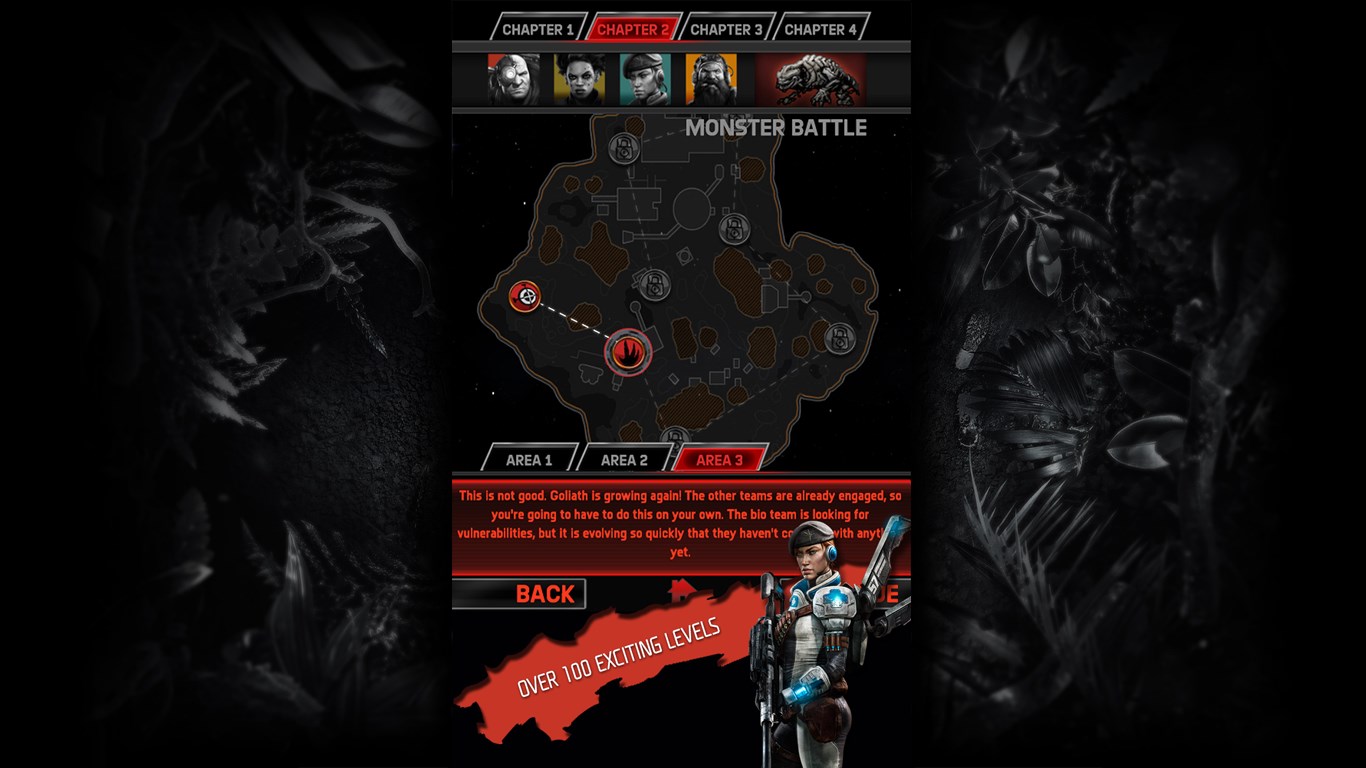Open the completed crosshair level node
The width and height of the screenshot is (1366, 768).
(524, 298)
